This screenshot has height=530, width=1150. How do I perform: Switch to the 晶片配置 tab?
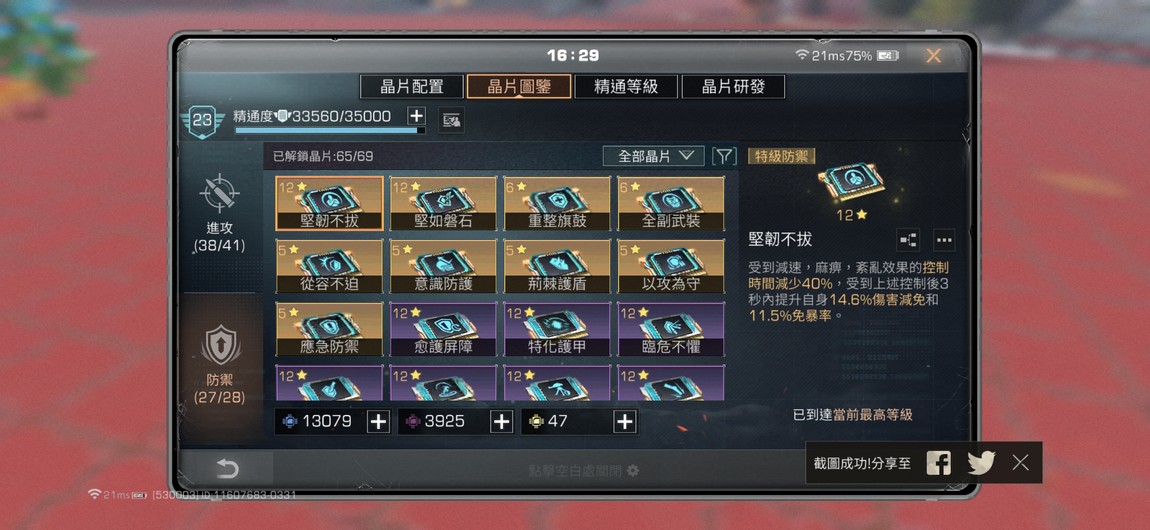point(412,87)
